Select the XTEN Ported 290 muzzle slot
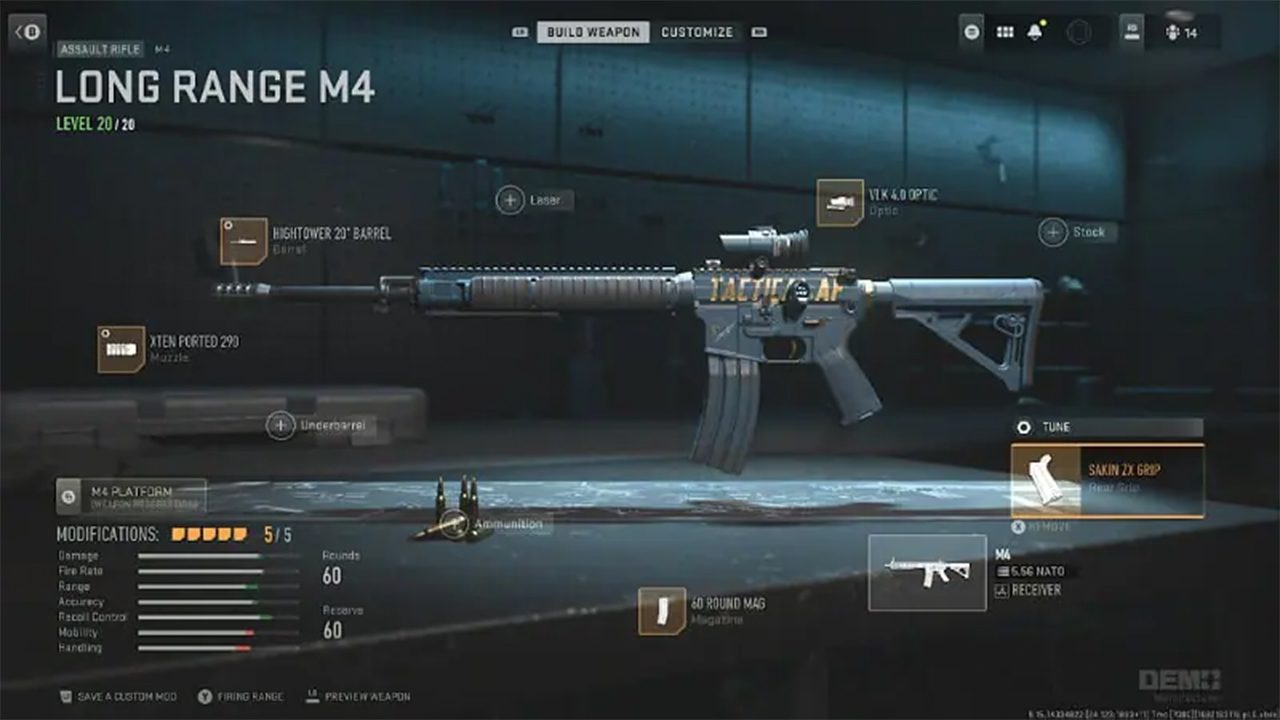 pos(121,349)
